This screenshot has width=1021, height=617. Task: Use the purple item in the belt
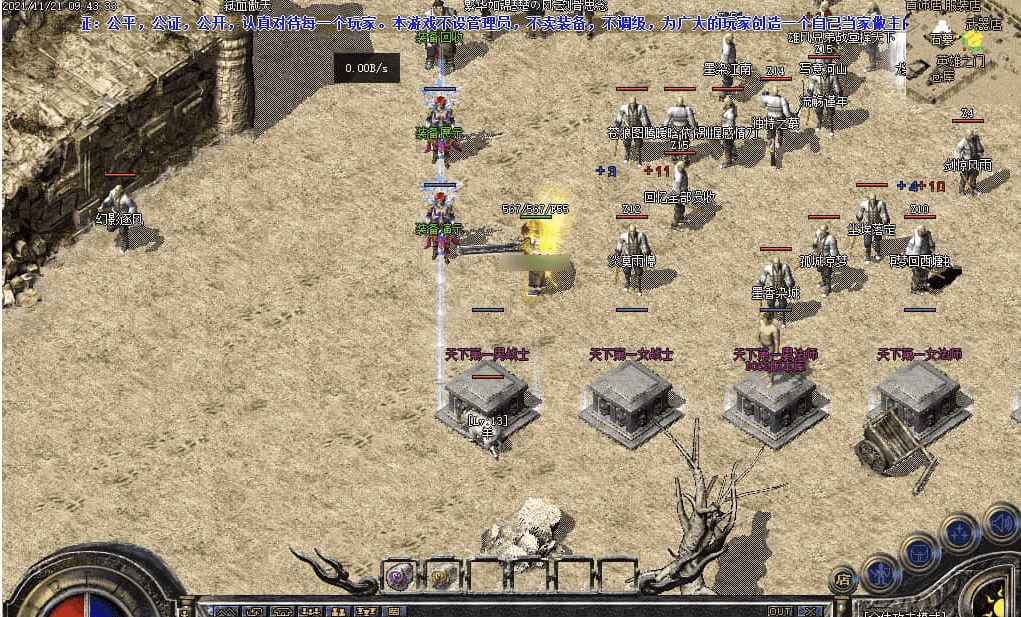tap(399, 576)
